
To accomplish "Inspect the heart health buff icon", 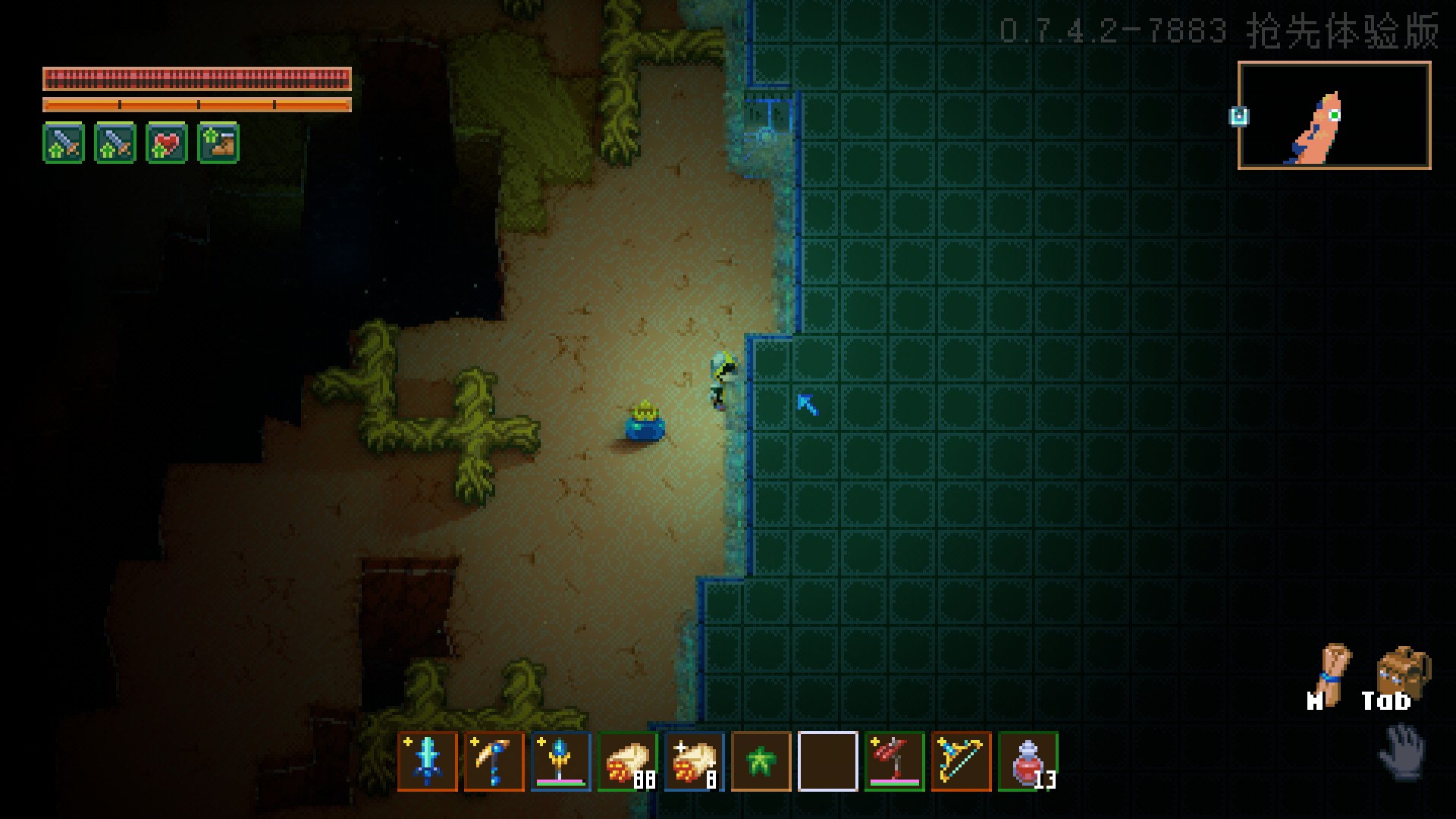I will pos(167,143).
